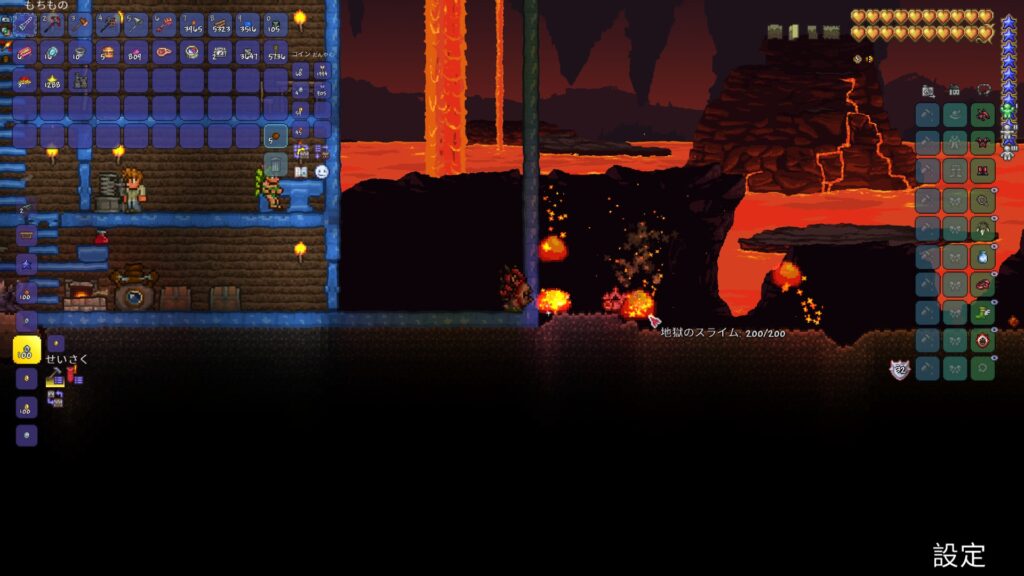This screenshot has width=1024, height=576.
Task: Select the hot dog item slot
Action: pos(24,52)
